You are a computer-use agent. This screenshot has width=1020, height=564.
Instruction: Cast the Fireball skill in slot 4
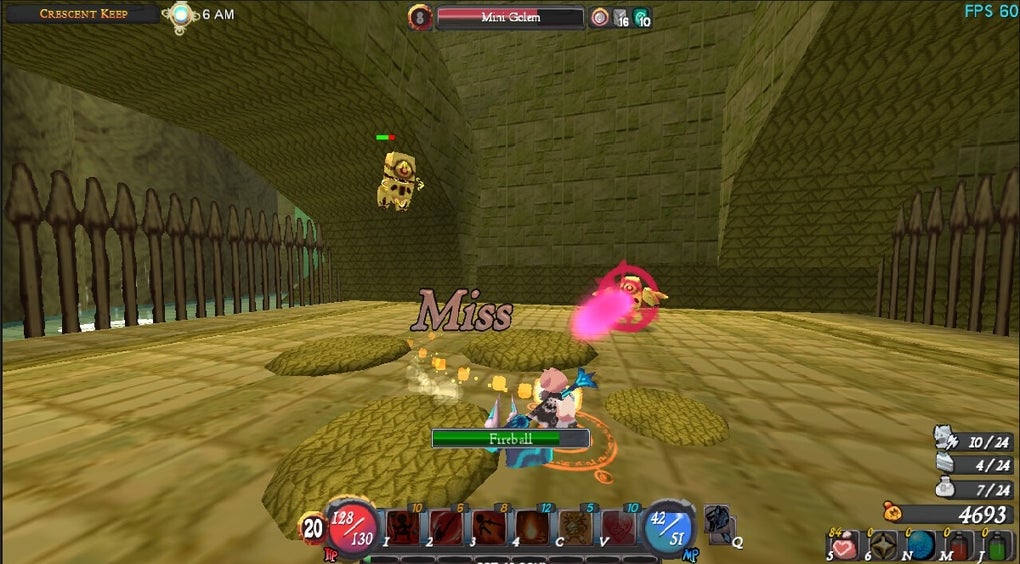coord(532,527)
